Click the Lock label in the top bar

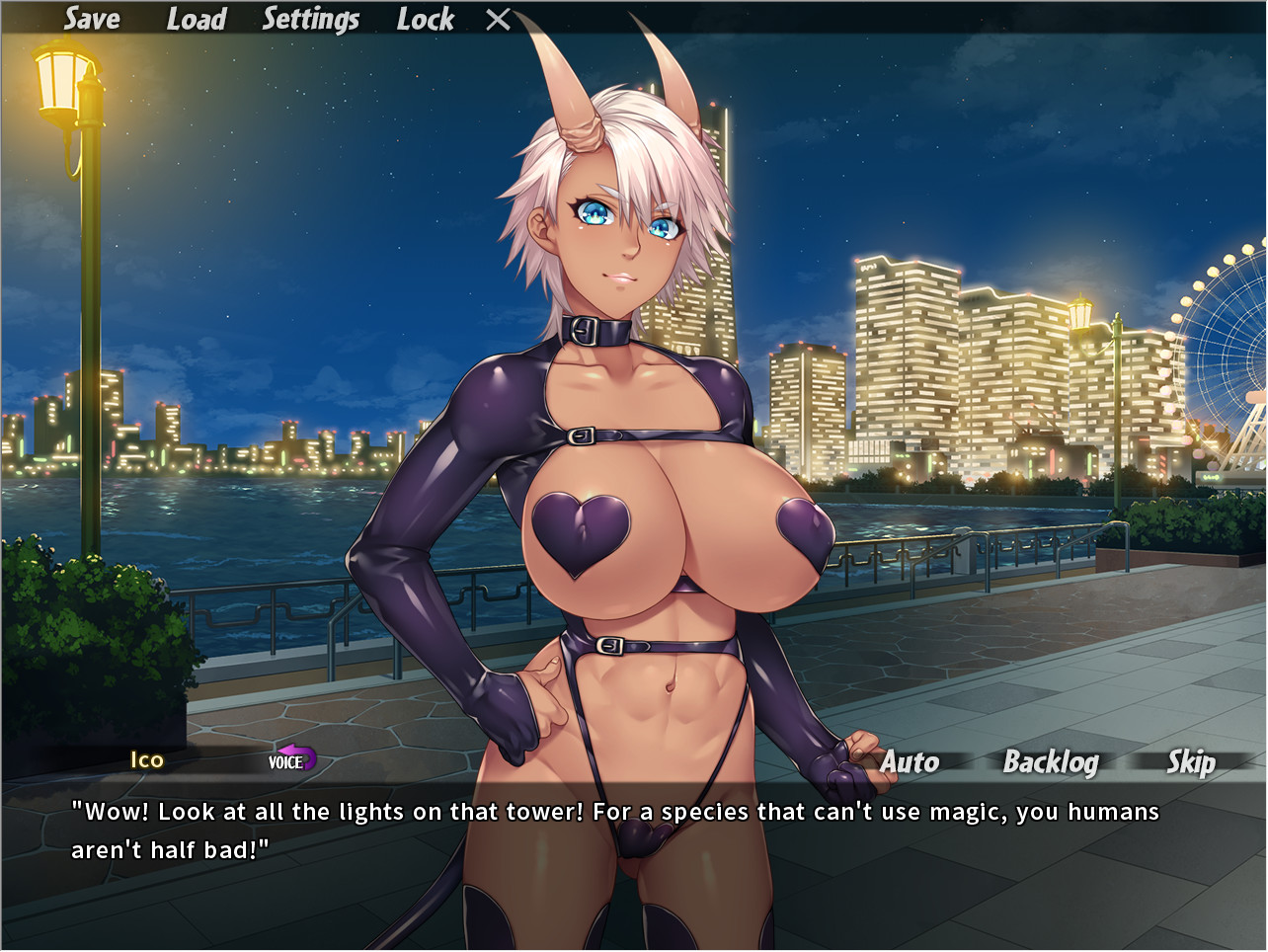tap(425, 18)
